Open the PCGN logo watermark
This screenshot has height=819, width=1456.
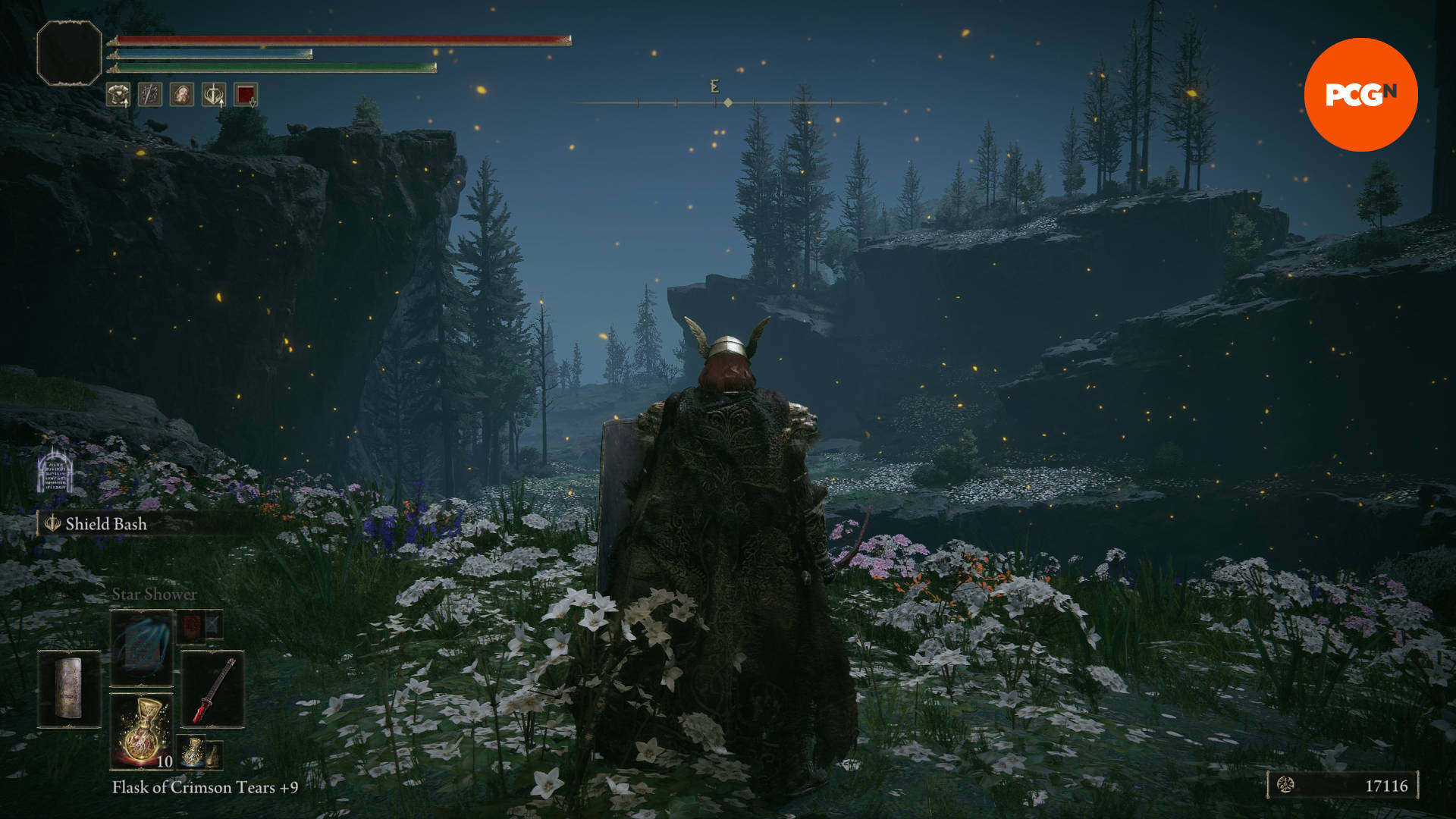[x=1360, y=95]
